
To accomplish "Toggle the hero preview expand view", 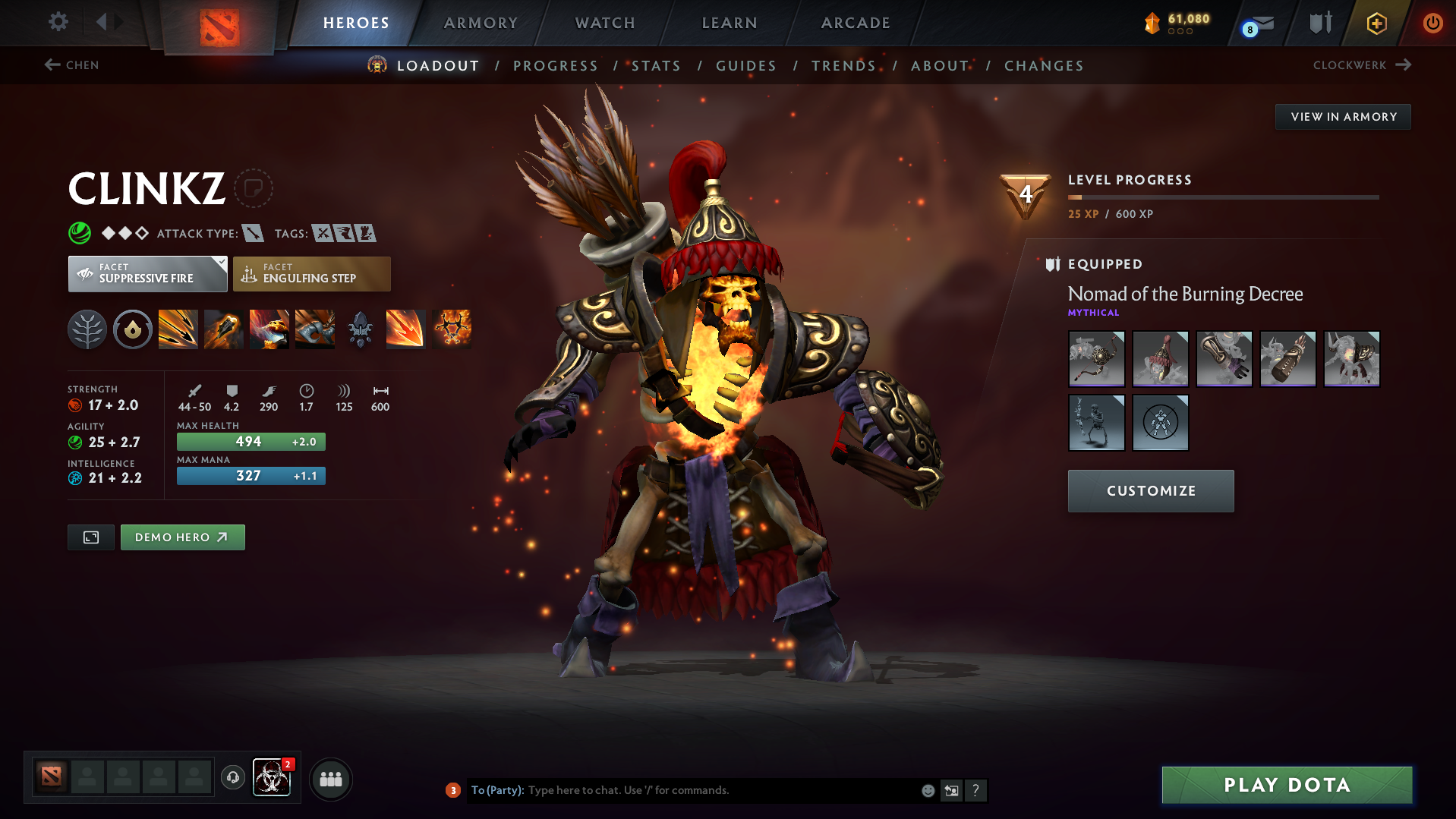I will [90, 537].
